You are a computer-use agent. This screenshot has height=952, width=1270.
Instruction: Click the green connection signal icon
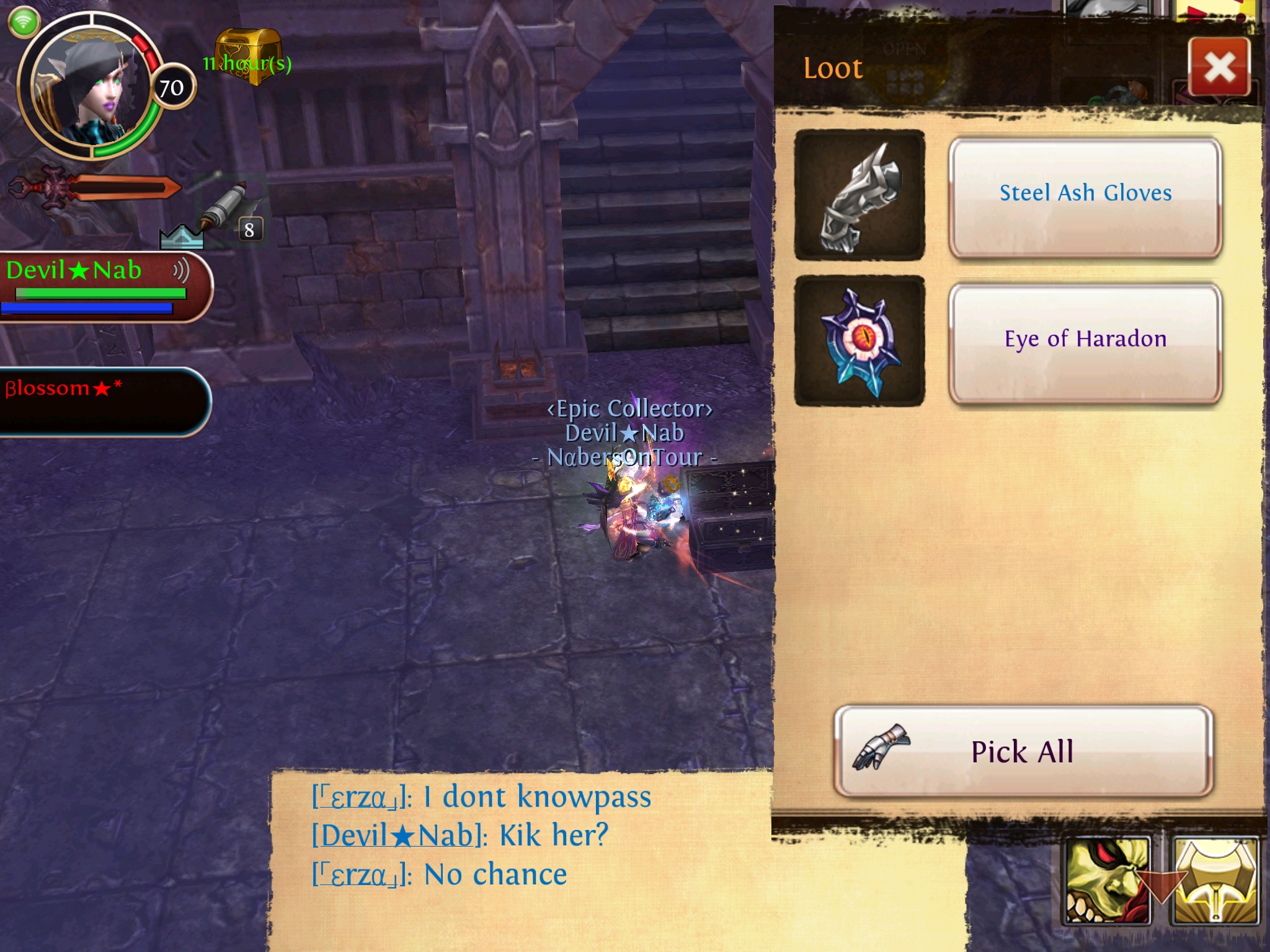pos(24,22)
